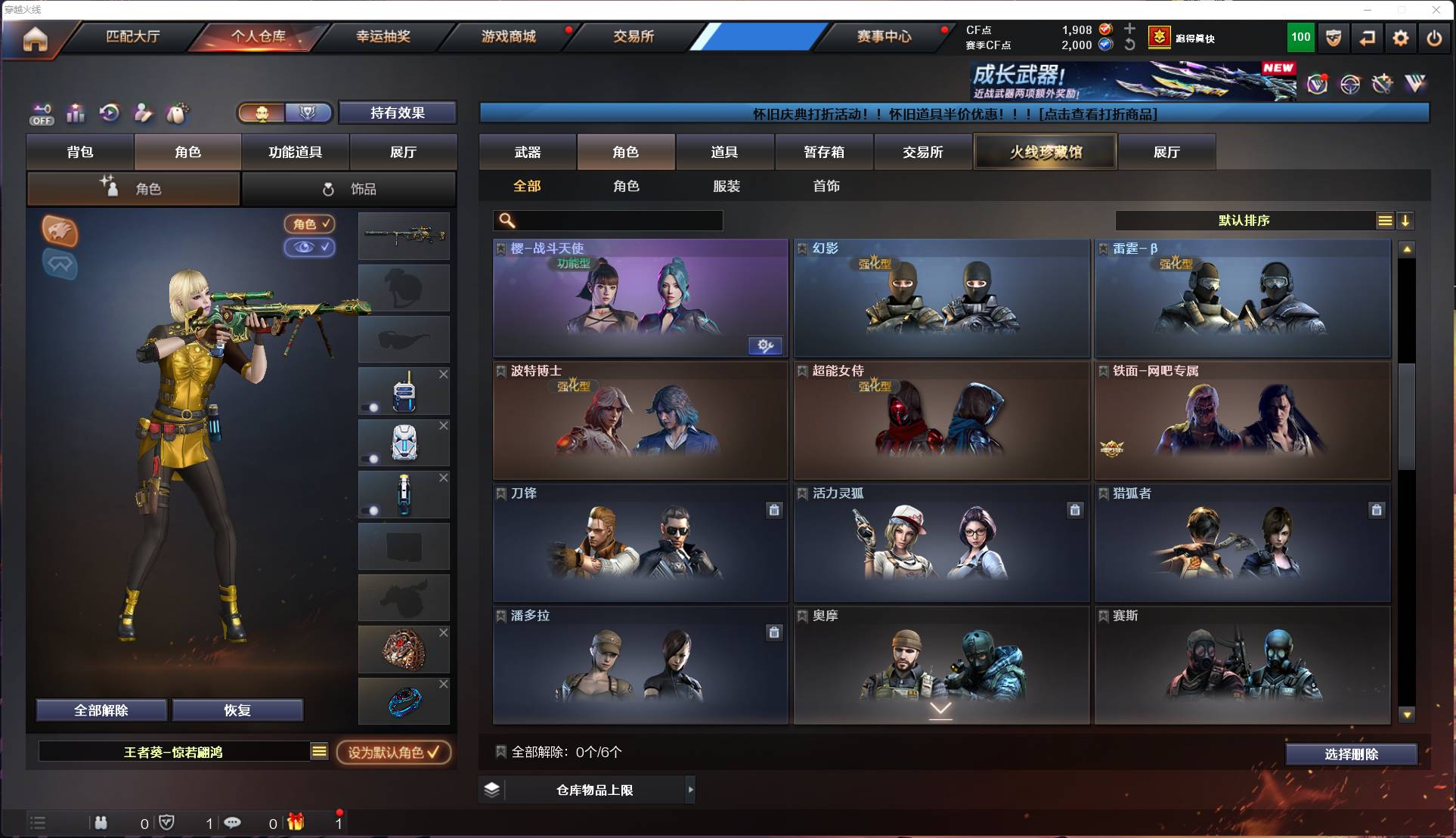This screenshot has width=1456, height=838.
Task: Click the 全部解除 button below the character
Action: 101,710
